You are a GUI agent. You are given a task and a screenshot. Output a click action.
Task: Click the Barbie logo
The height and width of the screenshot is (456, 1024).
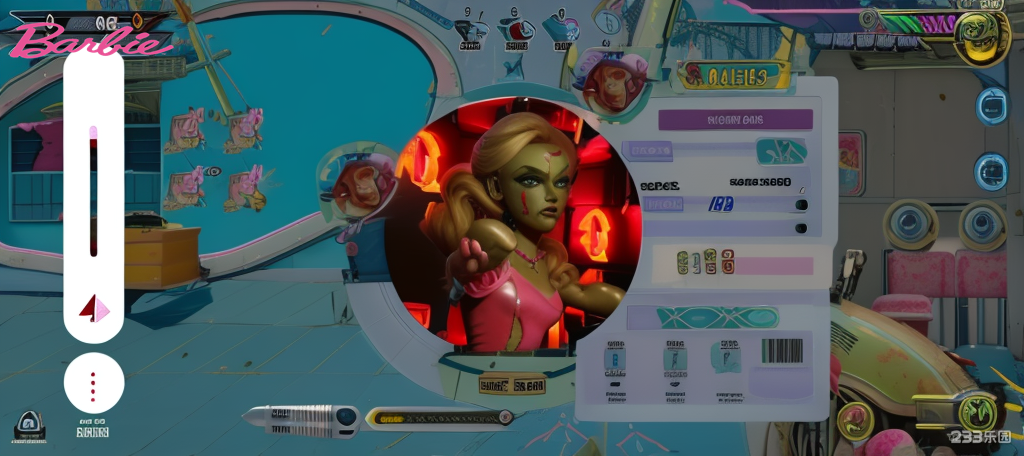coord(90,41)
